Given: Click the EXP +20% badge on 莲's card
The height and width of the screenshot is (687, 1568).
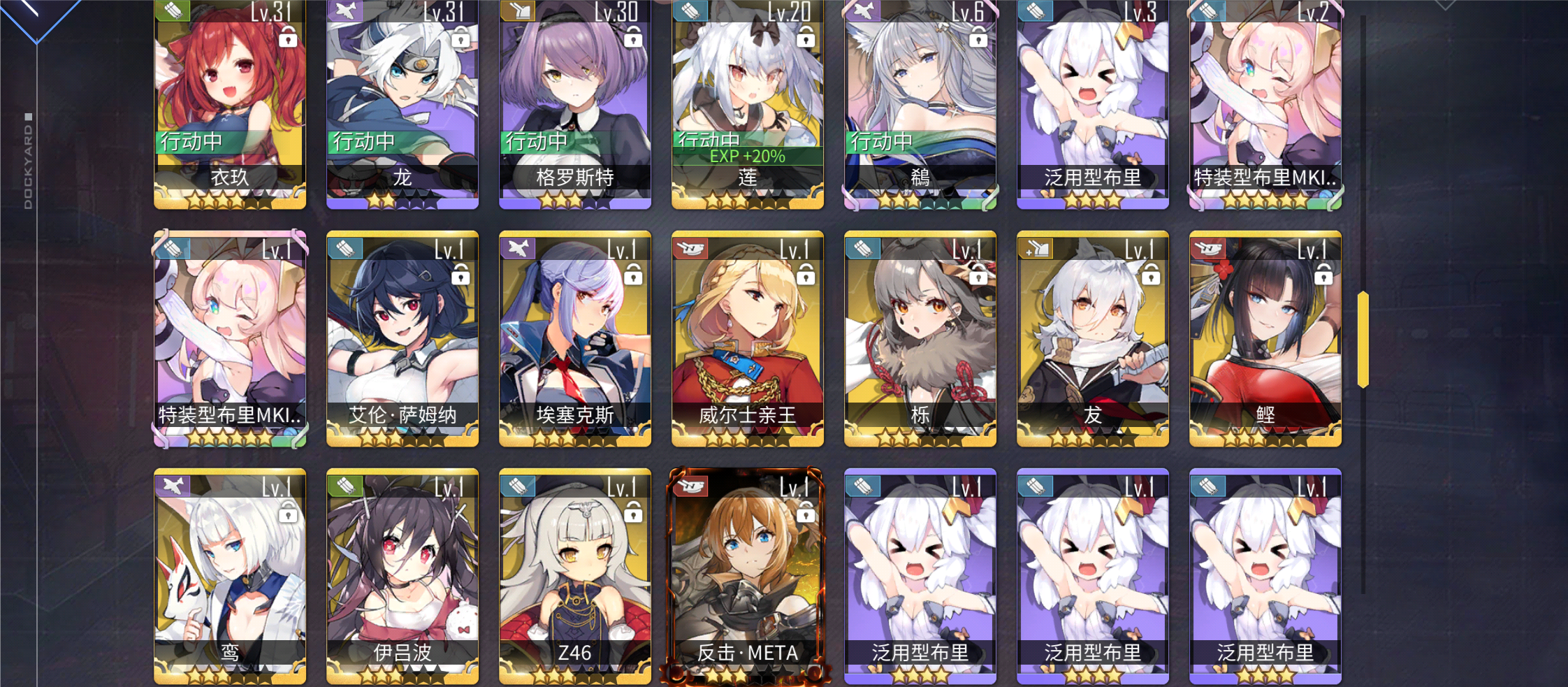Looking at the screenshot, I should (x=747, y=157).
